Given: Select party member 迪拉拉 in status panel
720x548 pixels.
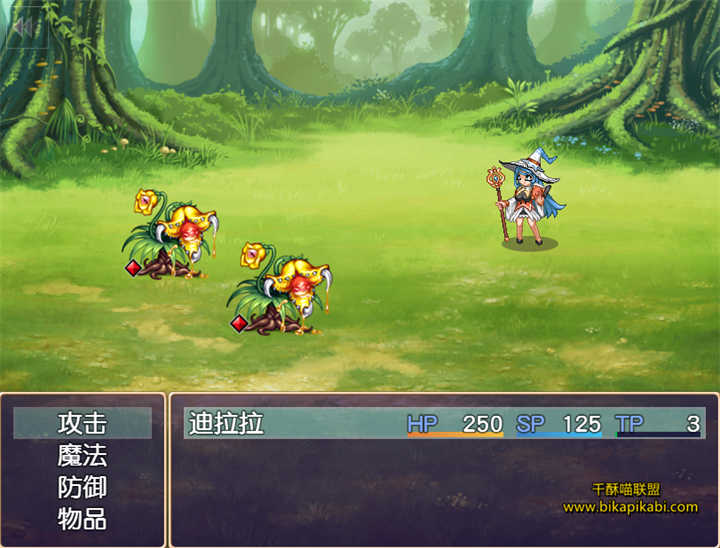Looking at the screenshot, I should (227, 423).
